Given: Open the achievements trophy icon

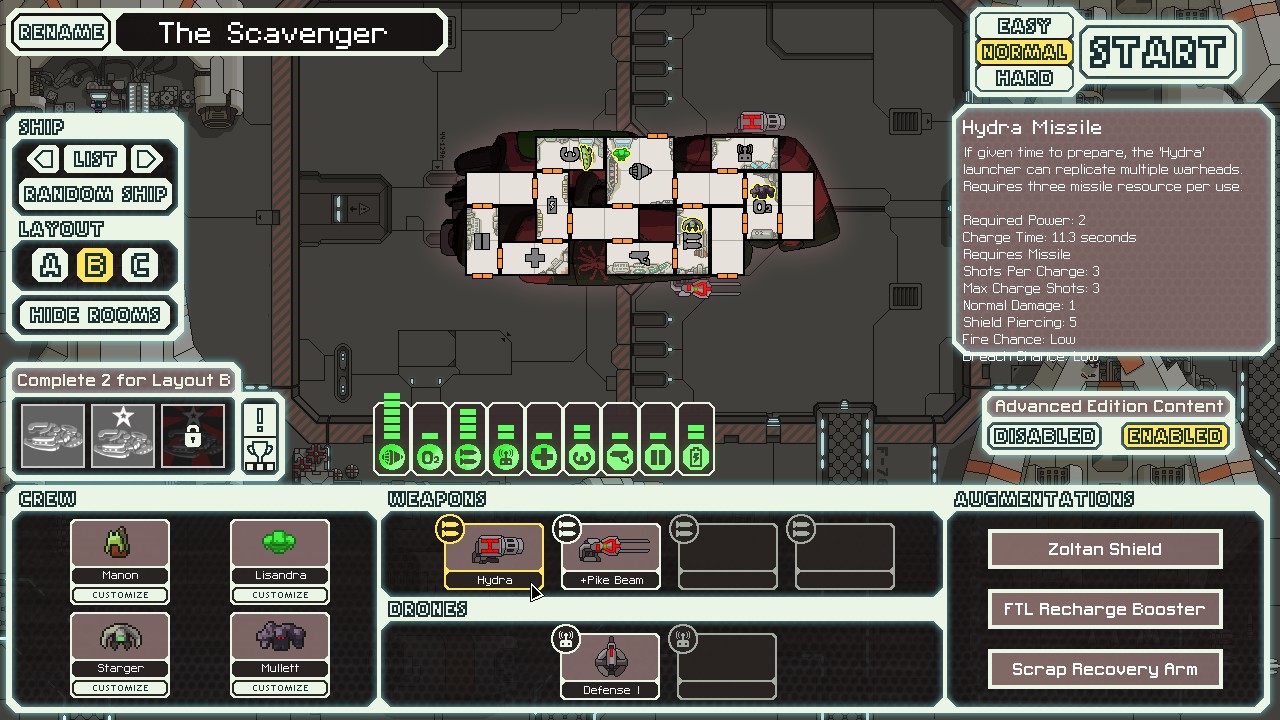Looking at the screenshot, I should 260,438.
